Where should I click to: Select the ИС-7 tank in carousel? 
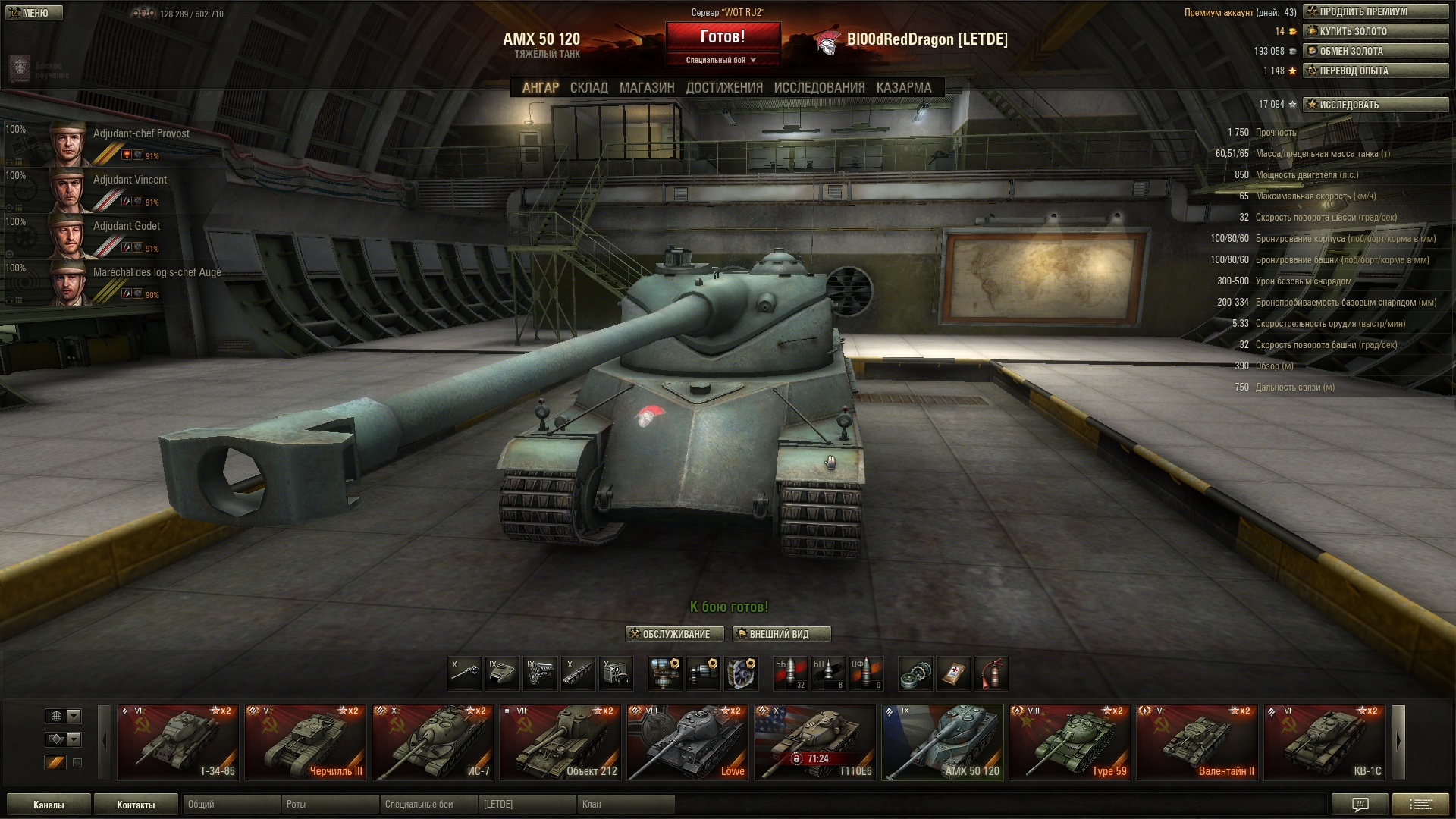432,742
